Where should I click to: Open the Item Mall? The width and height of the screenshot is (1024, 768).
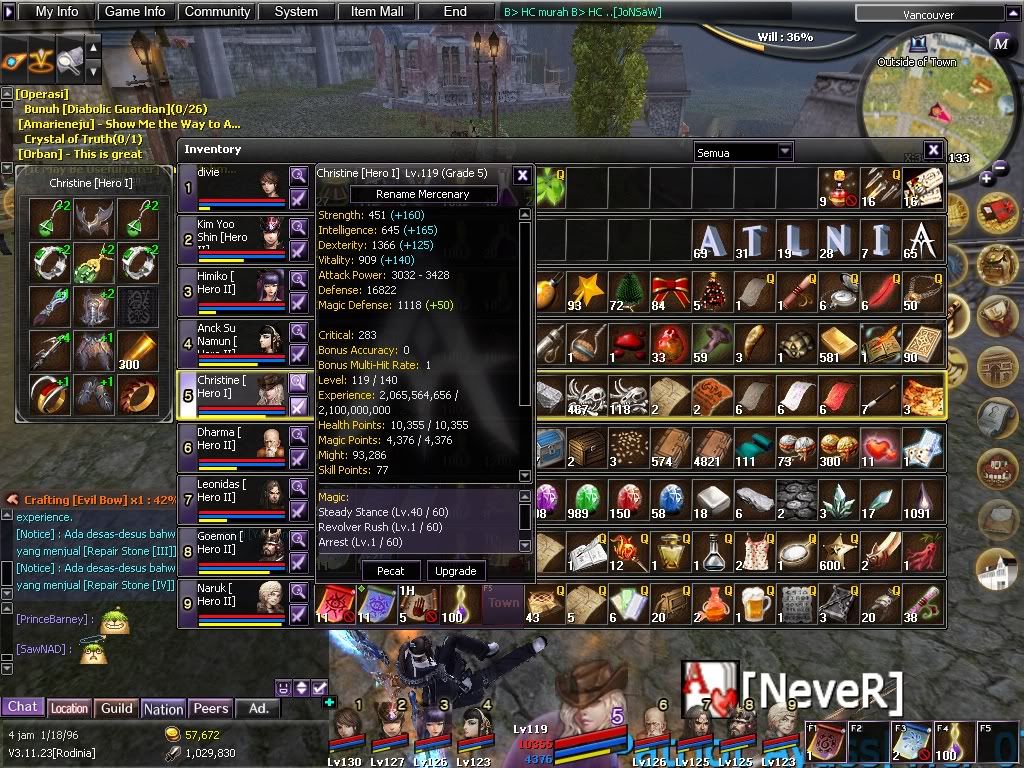[377, 12]
